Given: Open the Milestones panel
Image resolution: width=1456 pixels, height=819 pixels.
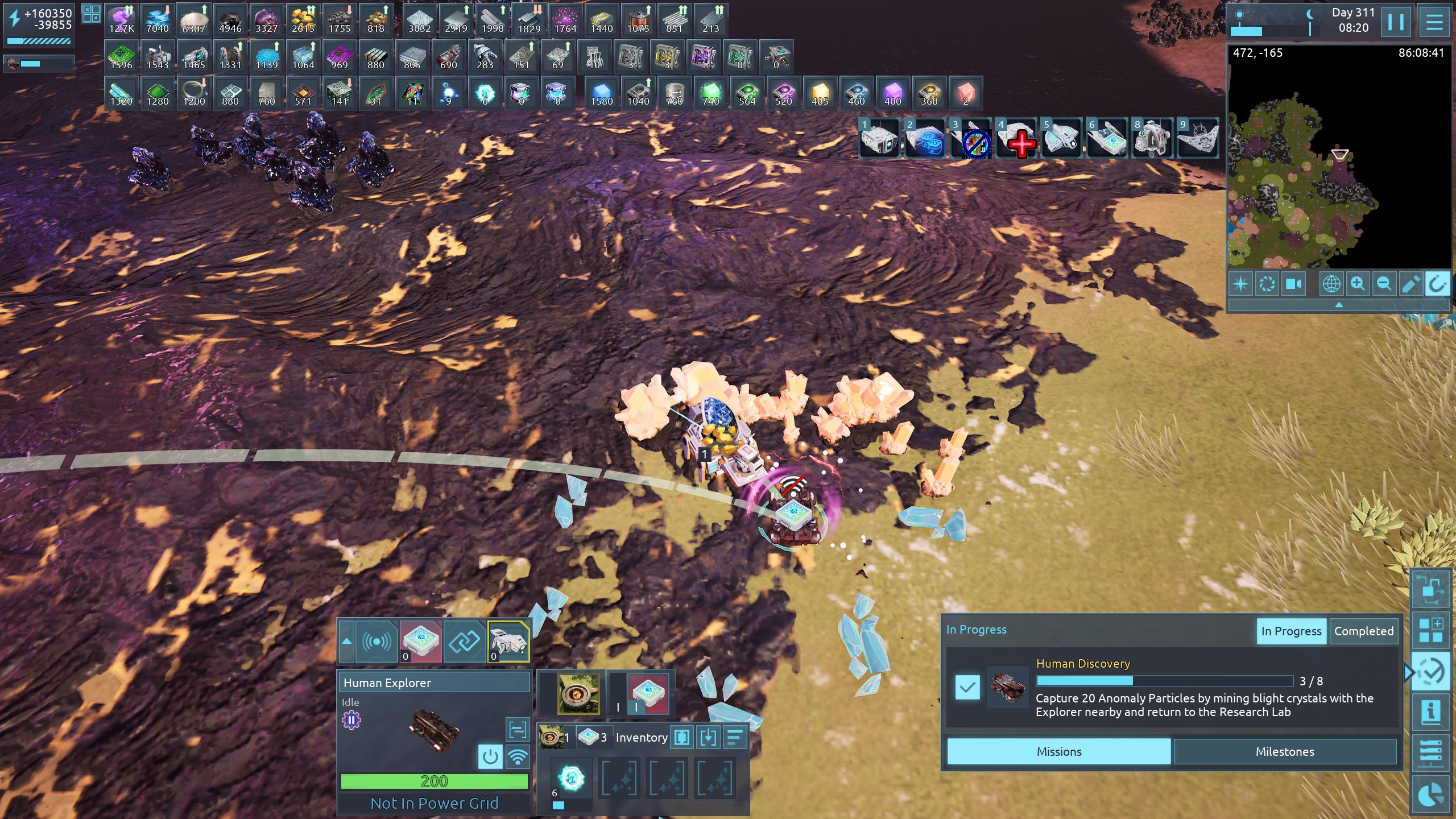Looking at the screenshot, I should click(1284, 751).
